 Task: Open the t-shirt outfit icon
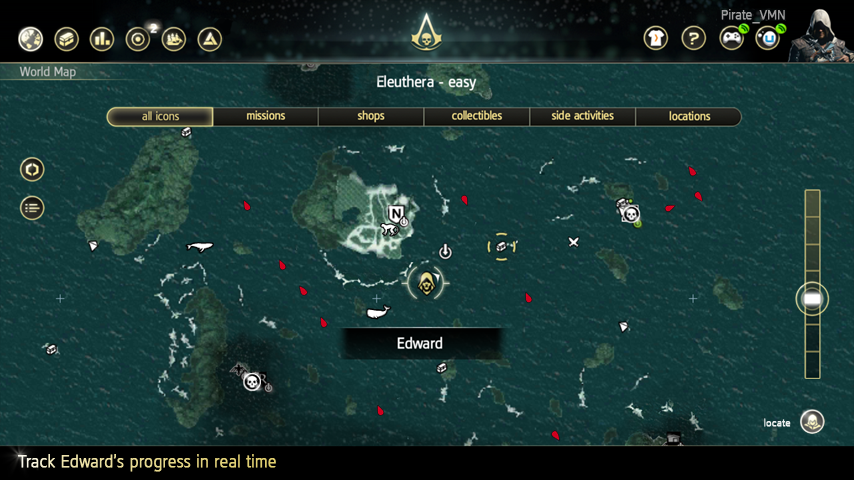tap(656, 38)
